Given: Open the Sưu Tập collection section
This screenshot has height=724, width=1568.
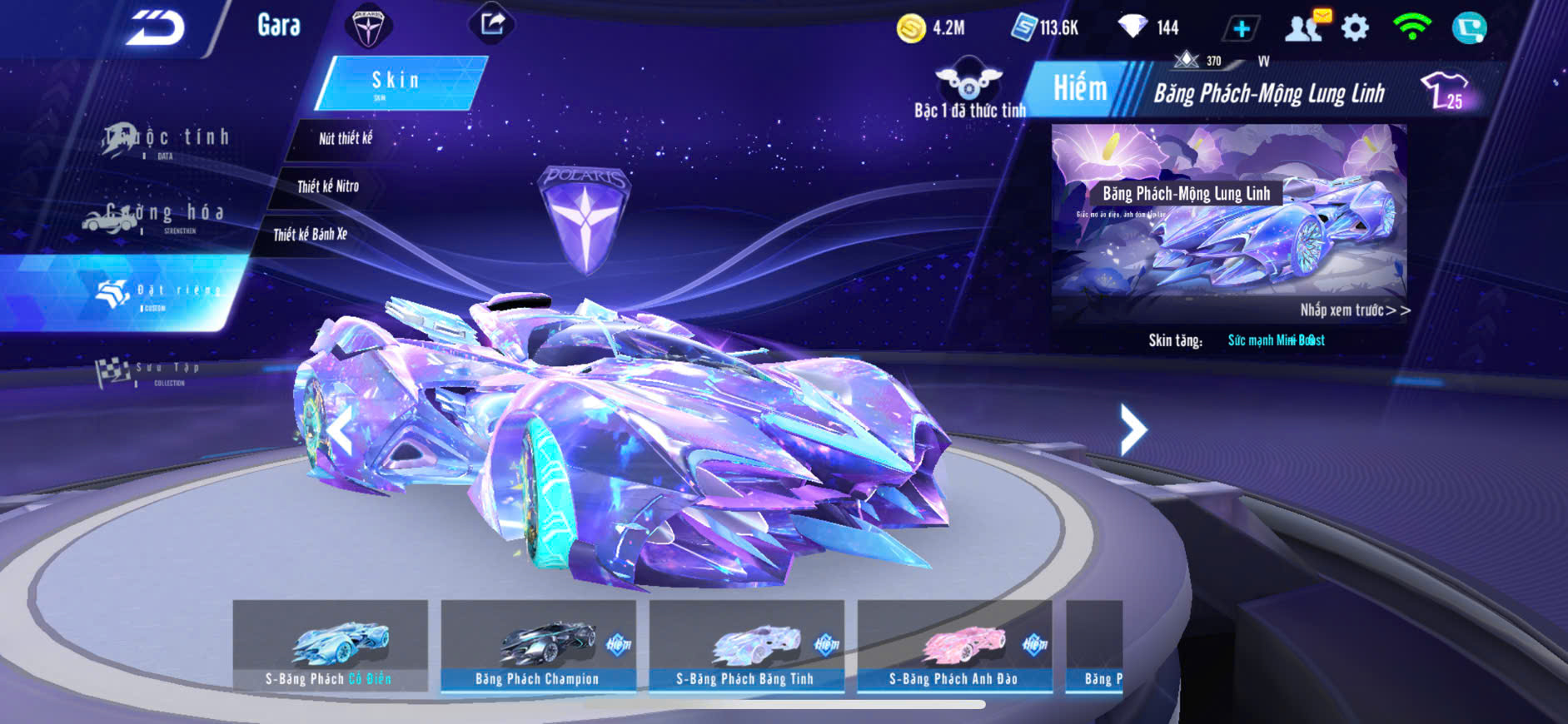Looking at the screenshot, I should click(x=150, y=372).
